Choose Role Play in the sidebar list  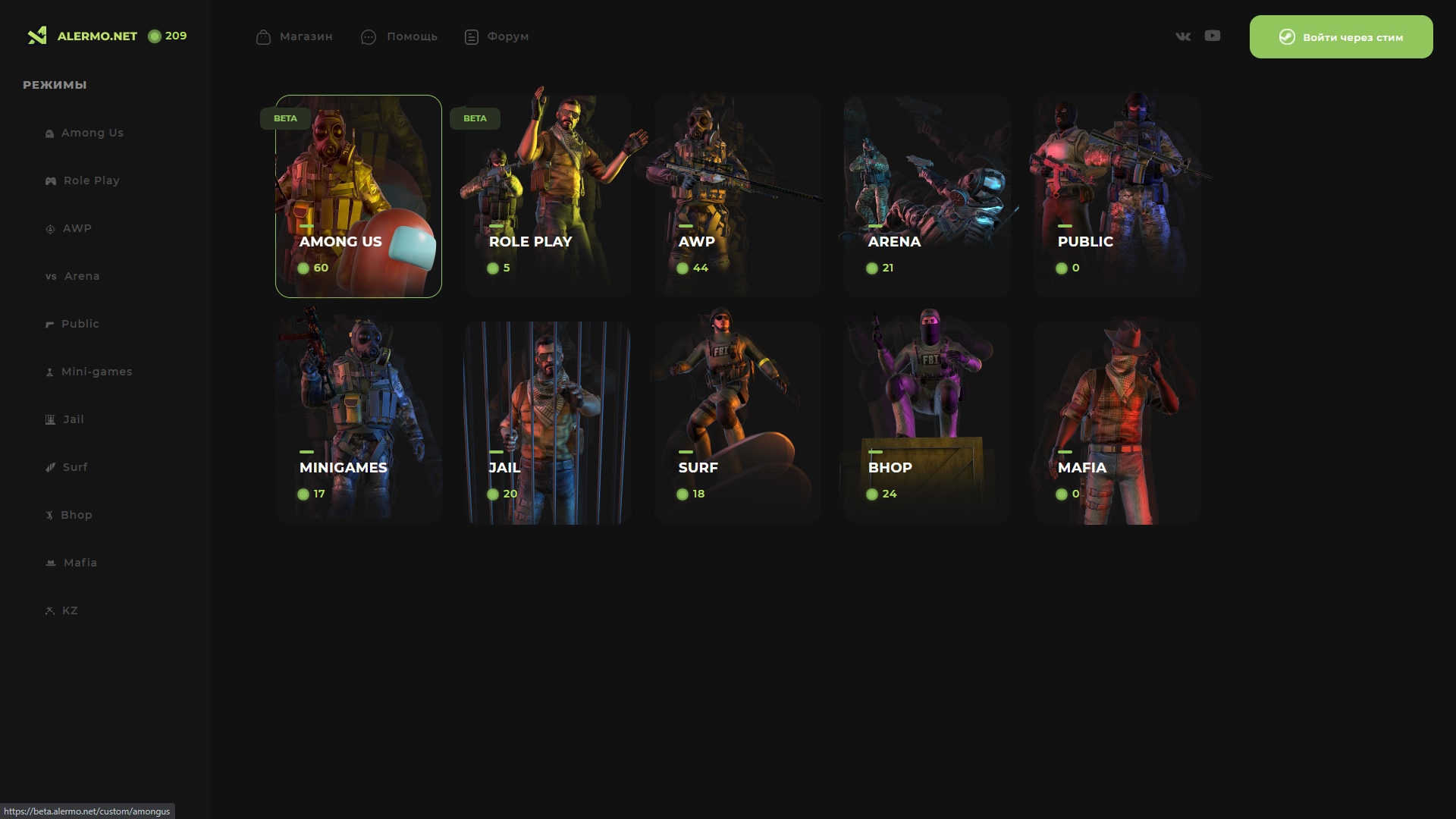tap(91, 180)
